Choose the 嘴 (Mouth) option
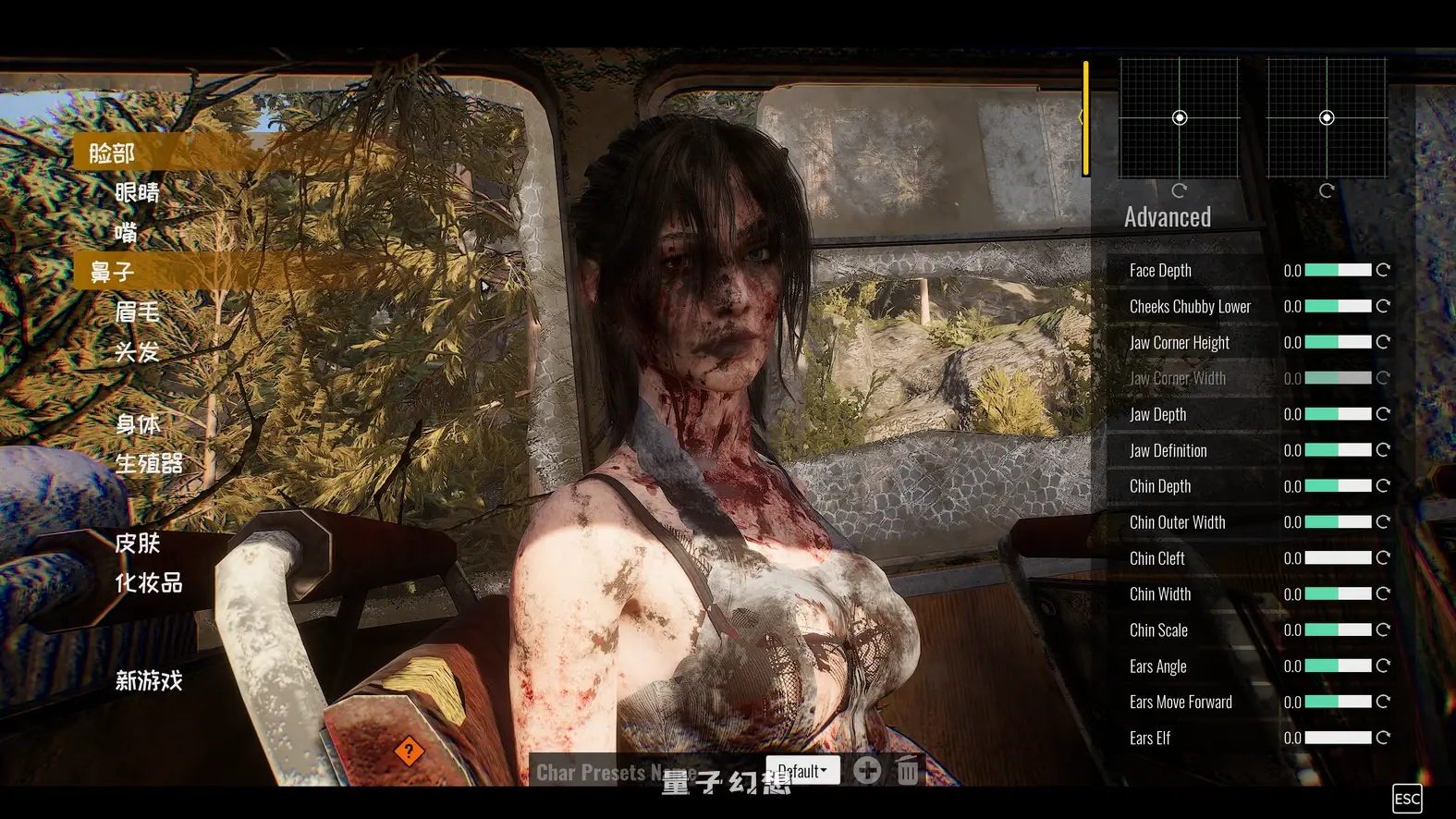Image resolution: width=1456 pixels, height=819 pixels. click(x=126, y=232)
